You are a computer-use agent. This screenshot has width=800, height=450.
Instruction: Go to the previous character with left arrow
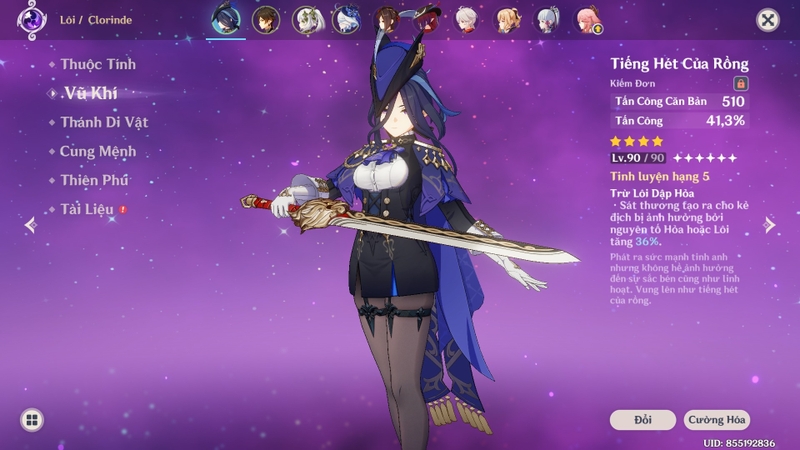coord(30,226)
